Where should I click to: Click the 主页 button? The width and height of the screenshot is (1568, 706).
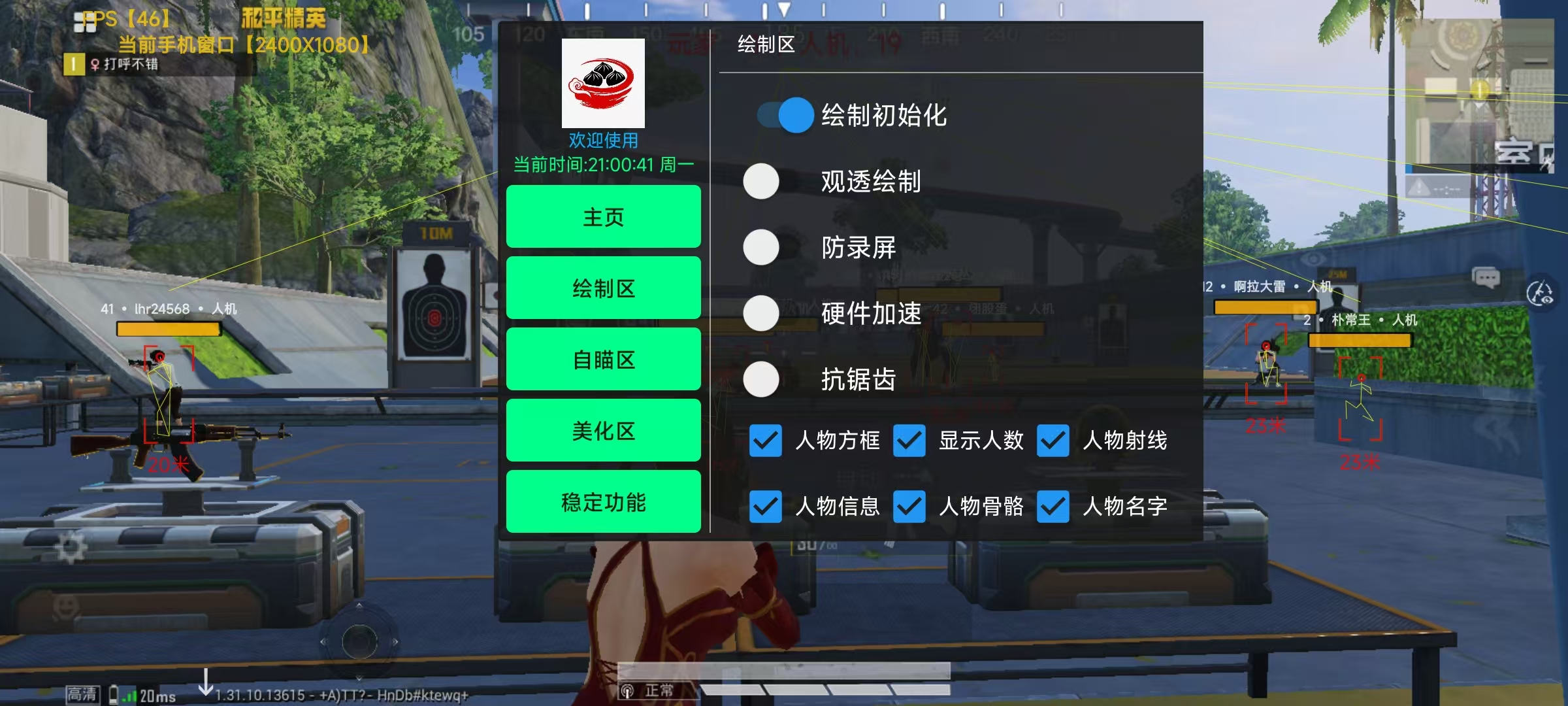tap(602, 216)
